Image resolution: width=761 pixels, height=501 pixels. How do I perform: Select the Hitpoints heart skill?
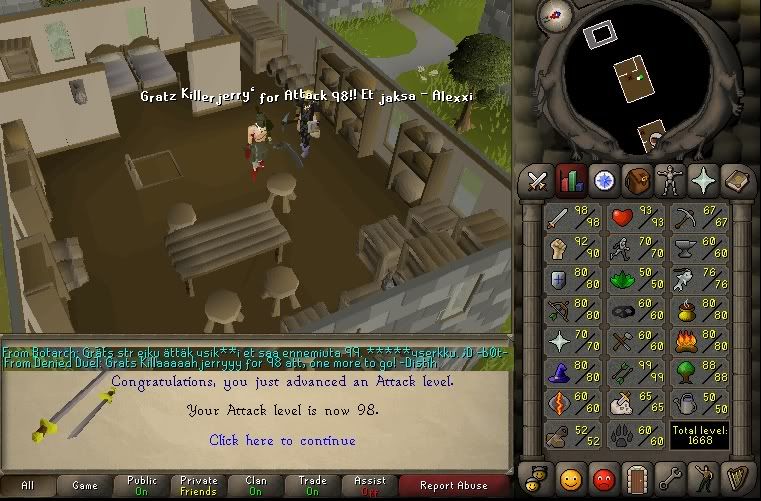[637, 217]
